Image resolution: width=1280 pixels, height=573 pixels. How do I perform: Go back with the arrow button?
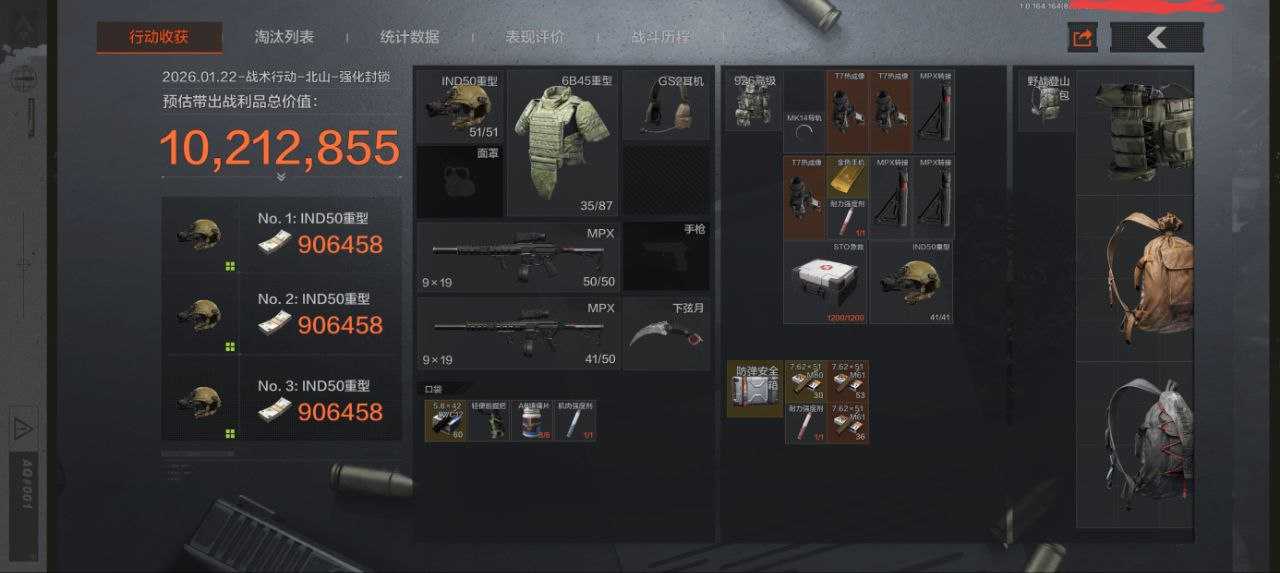pos(1157,38)
